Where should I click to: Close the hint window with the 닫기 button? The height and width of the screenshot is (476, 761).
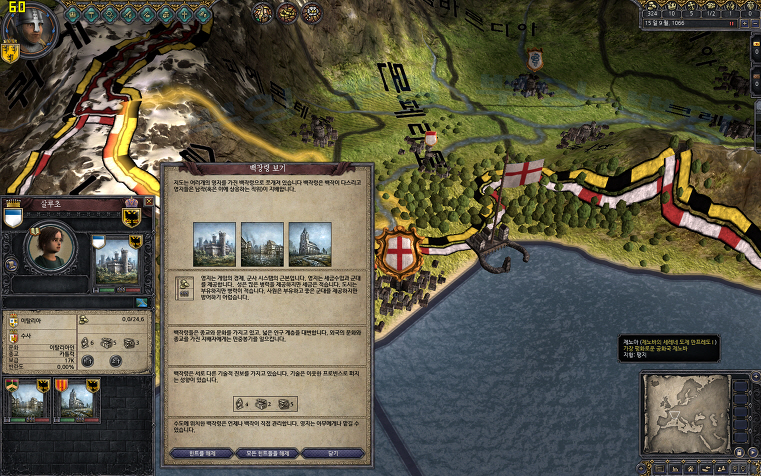332,453
